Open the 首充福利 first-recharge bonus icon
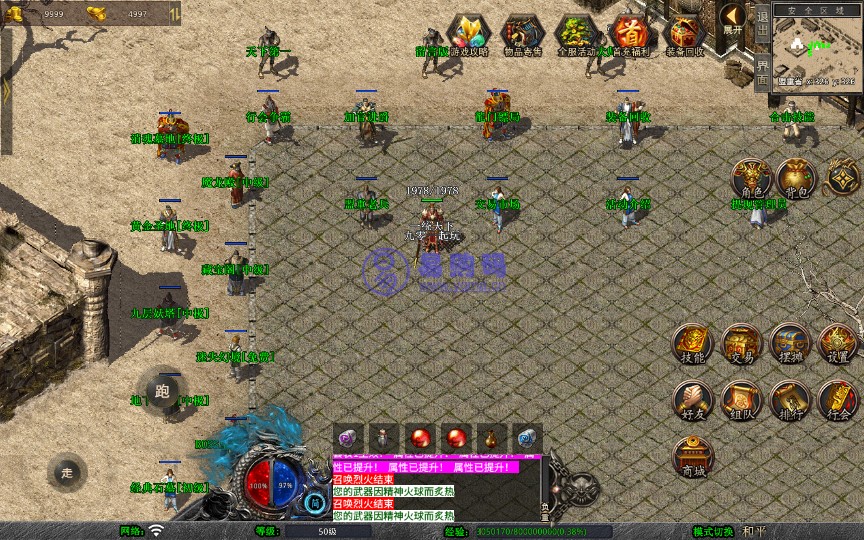 (x=630, y=33)
